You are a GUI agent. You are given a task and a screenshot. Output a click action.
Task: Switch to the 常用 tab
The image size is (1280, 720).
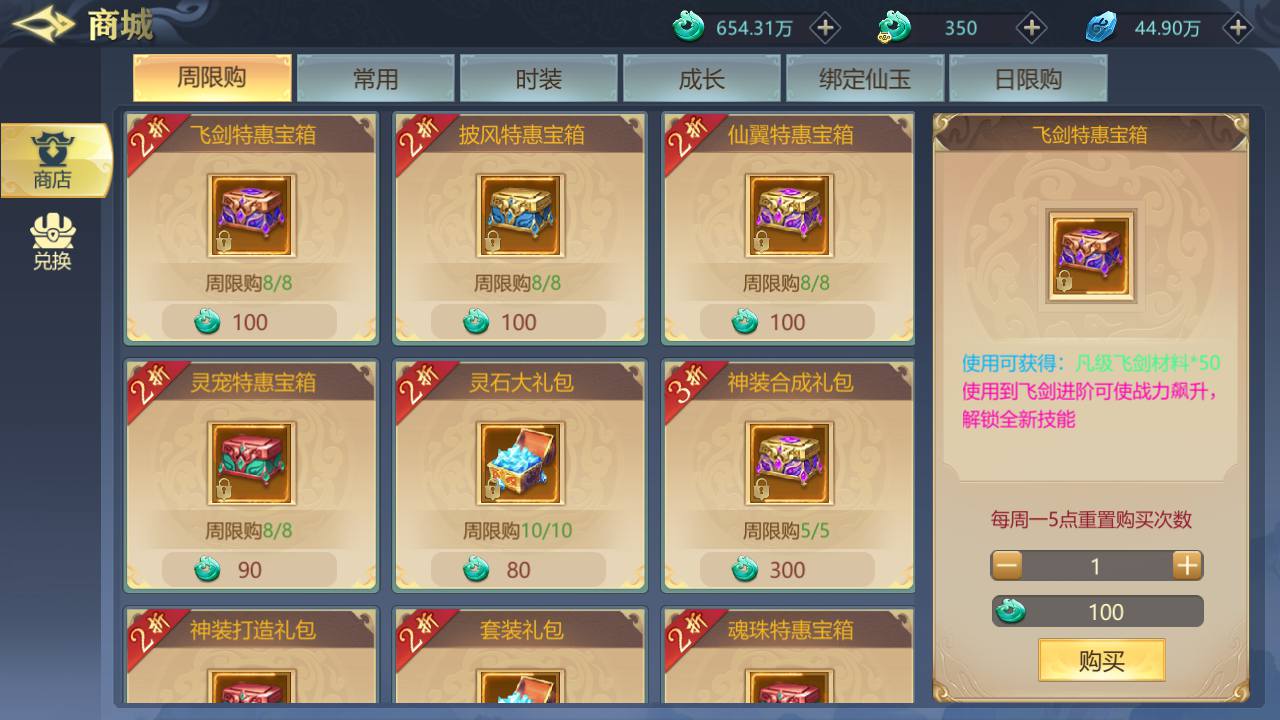coord(374,76)
